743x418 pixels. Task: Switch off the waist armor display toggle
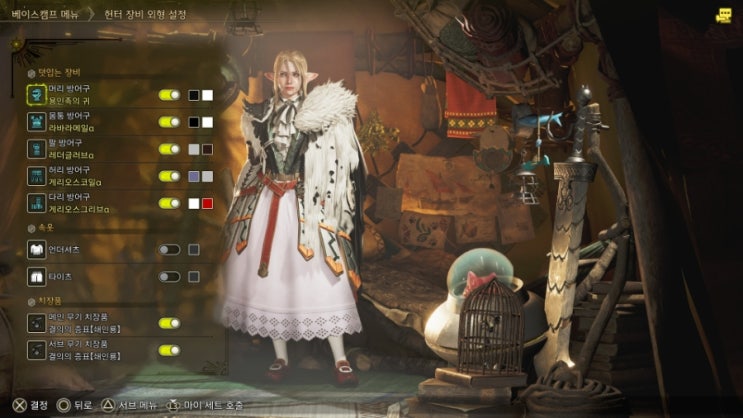tap(169, 176)
